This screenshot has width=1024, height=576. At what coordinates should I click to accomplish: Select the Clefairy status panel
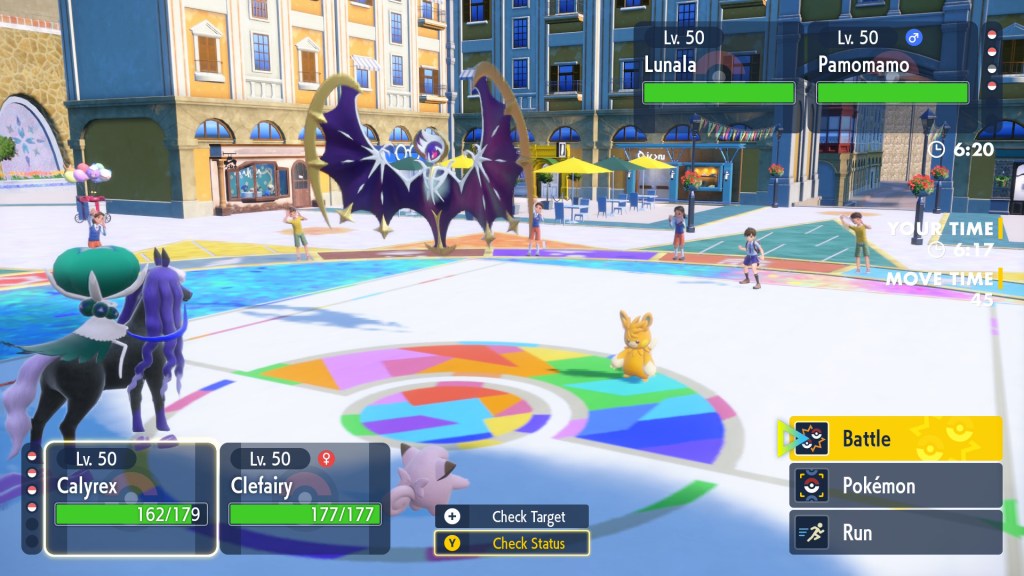[304, 498]
